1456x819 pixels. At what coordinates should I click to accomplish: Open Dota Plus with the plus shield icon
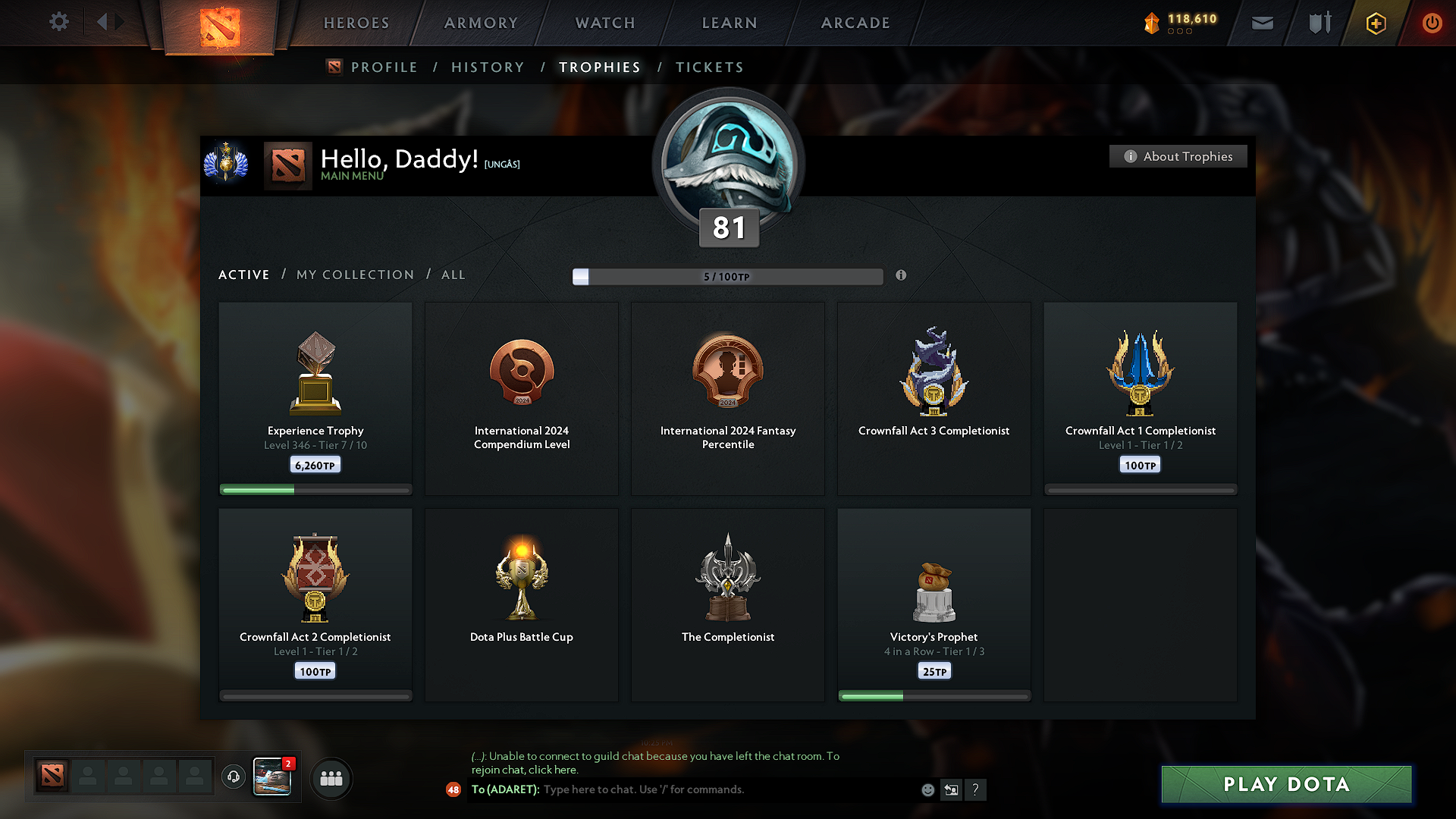1375,23
